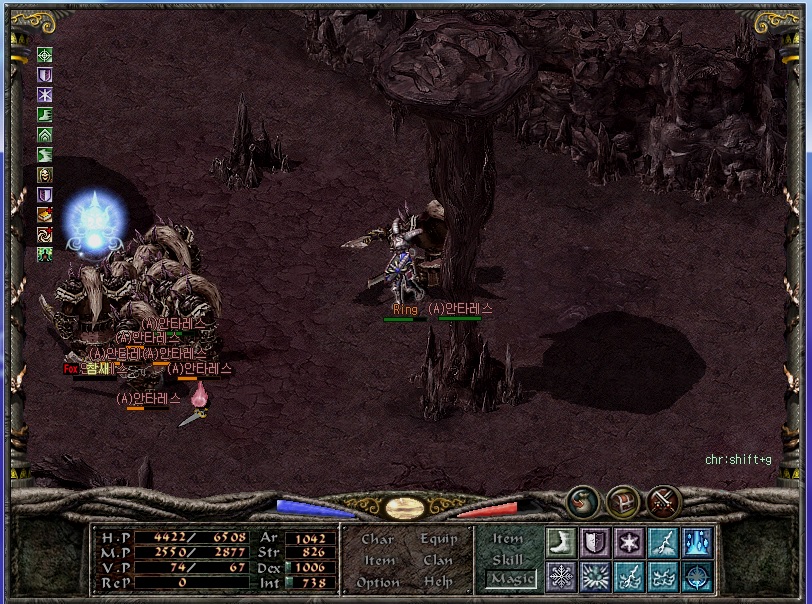This screenshot has height=604, width=812.
Task: Open the Equip menu
Action: (x=439, y=539)
